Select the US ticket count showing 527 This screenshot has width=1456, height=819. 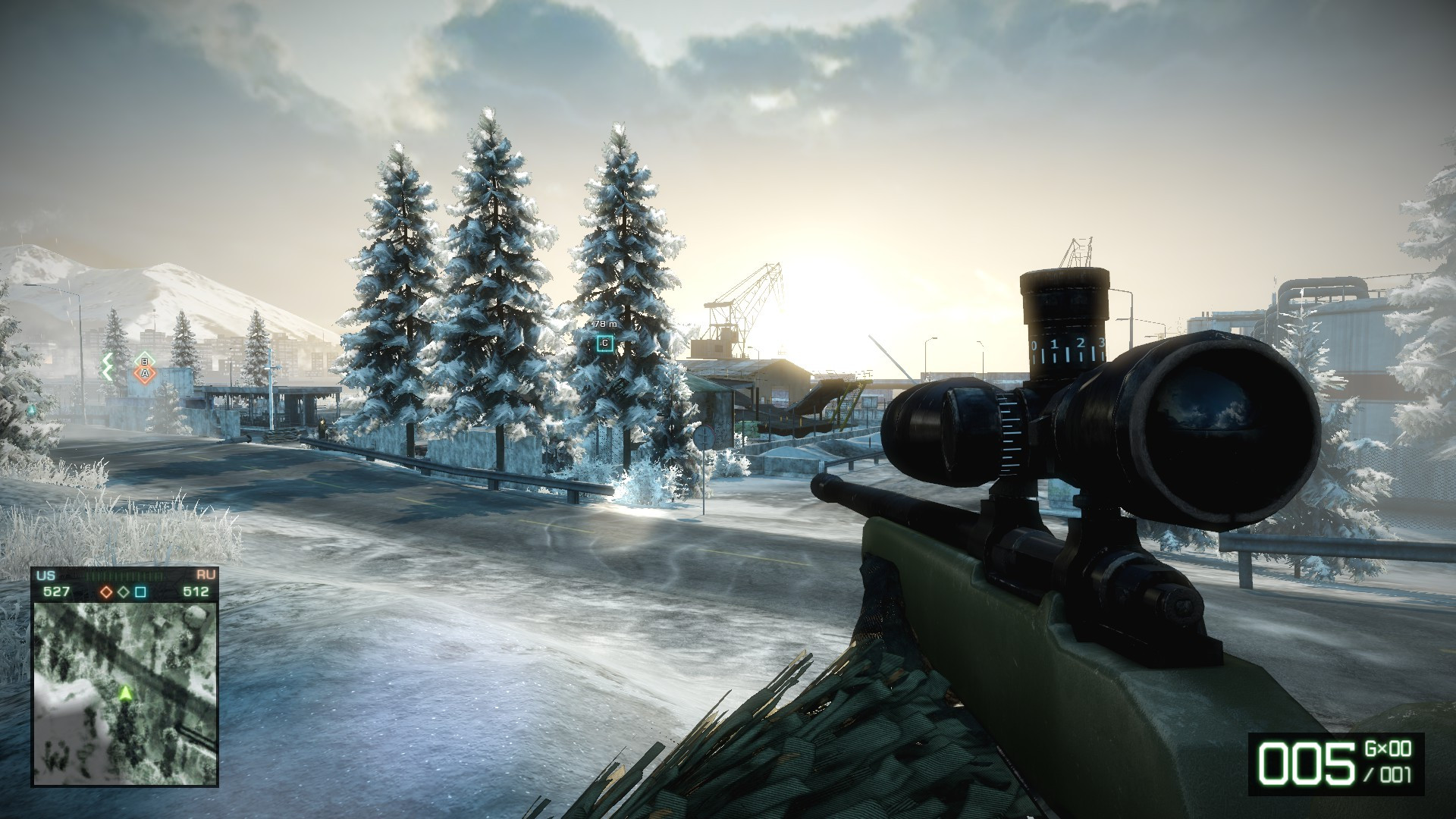click(x=57, y=592)
